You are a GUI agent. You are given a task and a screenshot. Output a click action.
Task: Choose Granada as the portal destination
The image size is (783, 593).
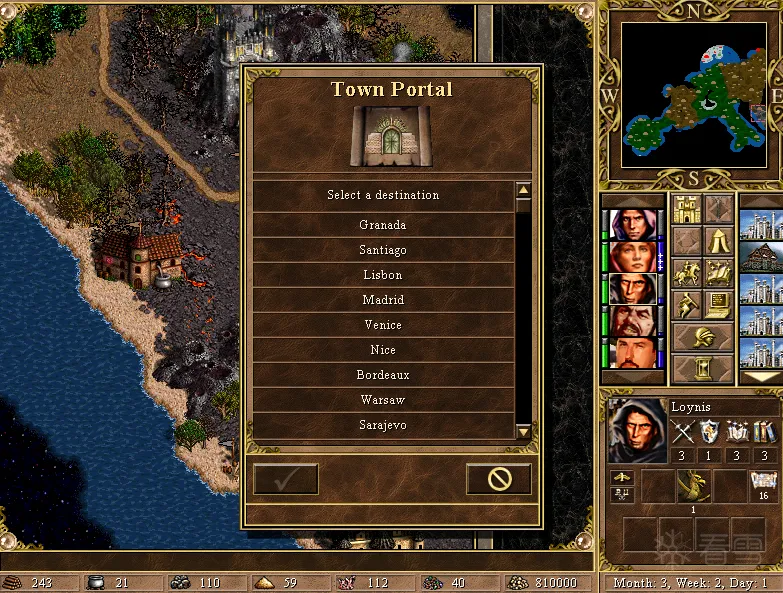point(382,225)
